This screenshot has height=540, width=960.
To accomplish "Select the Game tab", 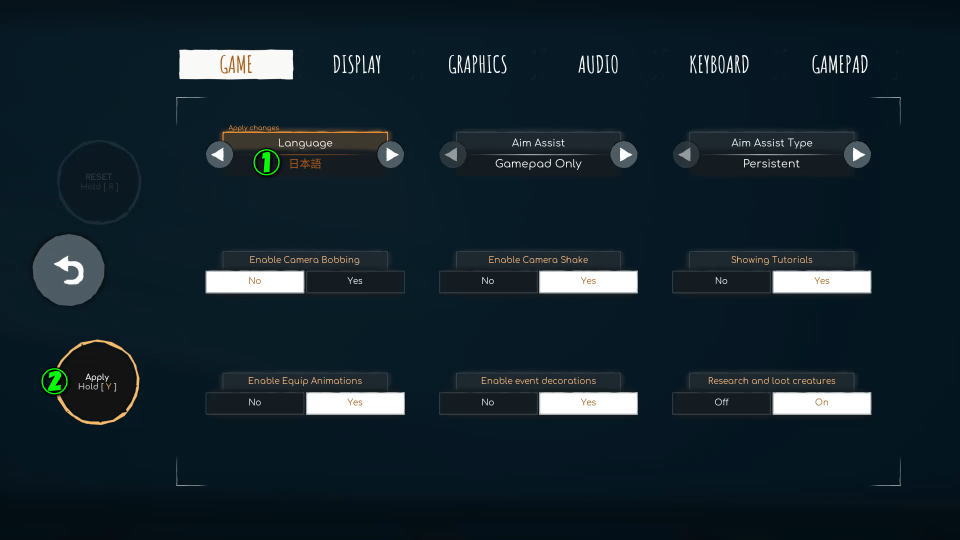I will coord(236,65).
